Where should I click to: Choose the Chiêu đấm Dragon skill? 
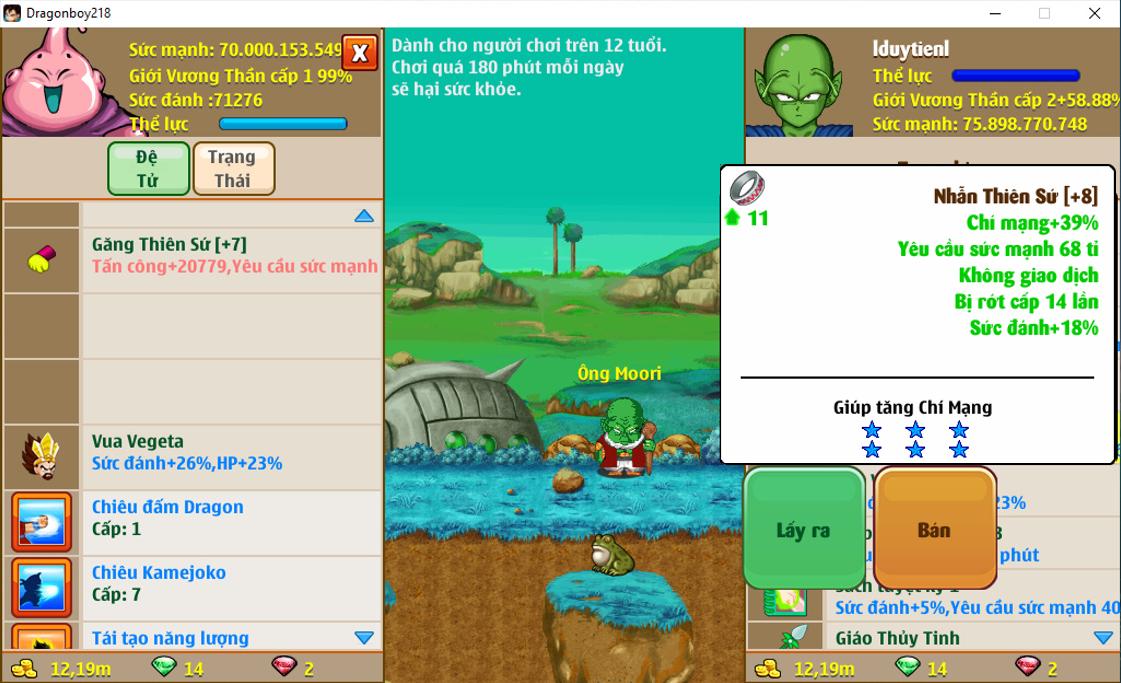(230, 518)
